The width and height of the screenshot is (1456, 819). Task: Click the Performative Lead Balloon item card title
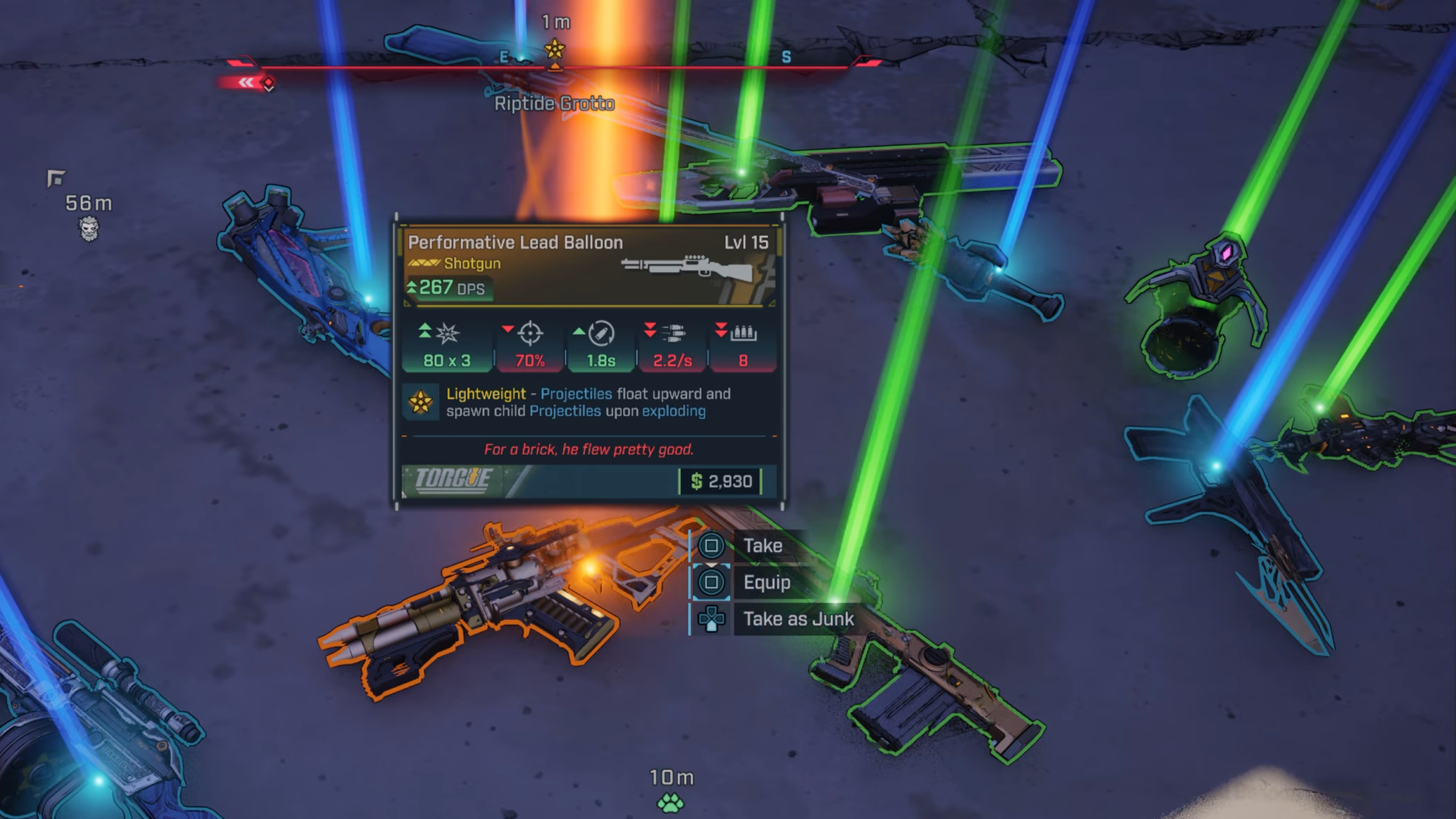click(515, 243)
